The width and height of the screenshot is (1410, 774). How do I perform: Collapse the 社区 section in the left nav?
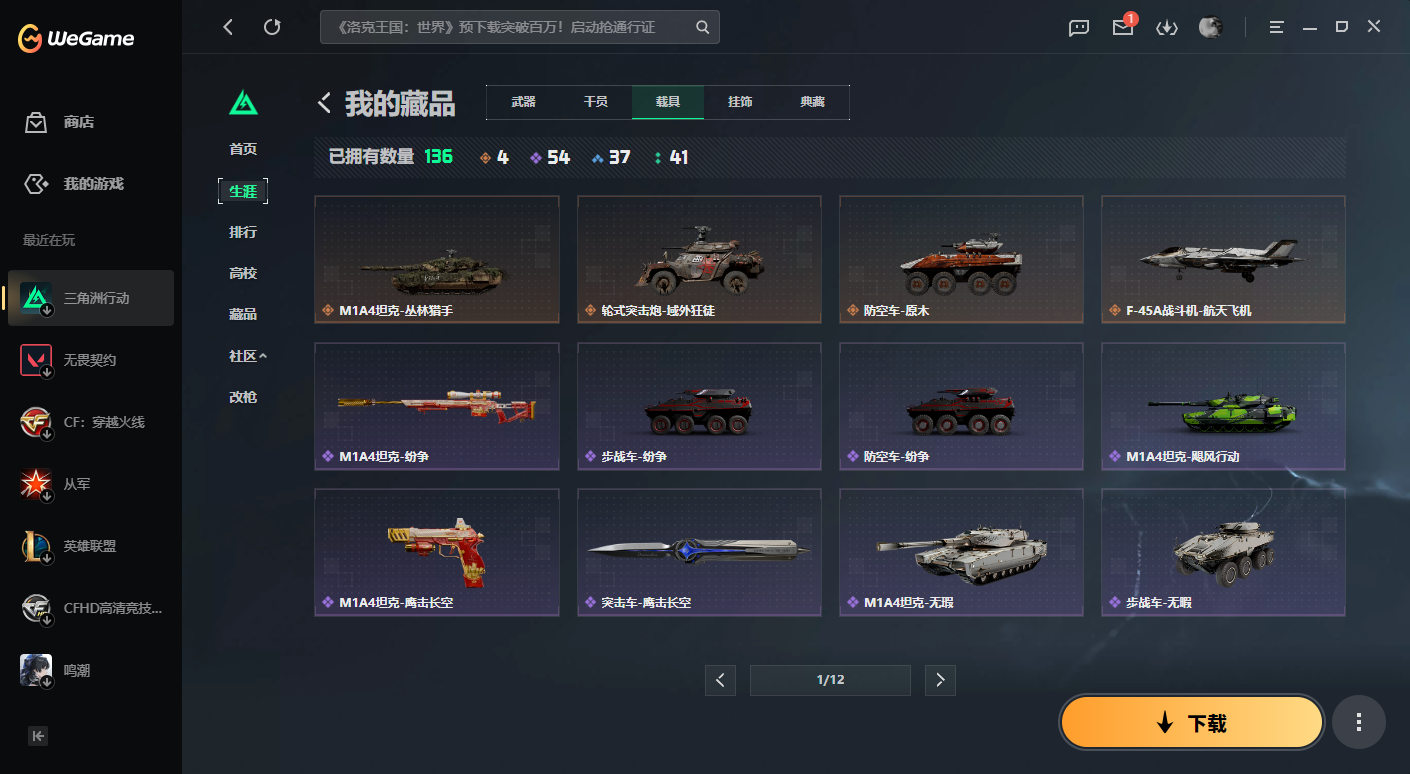pyautogui.click(x=246, y=355)
